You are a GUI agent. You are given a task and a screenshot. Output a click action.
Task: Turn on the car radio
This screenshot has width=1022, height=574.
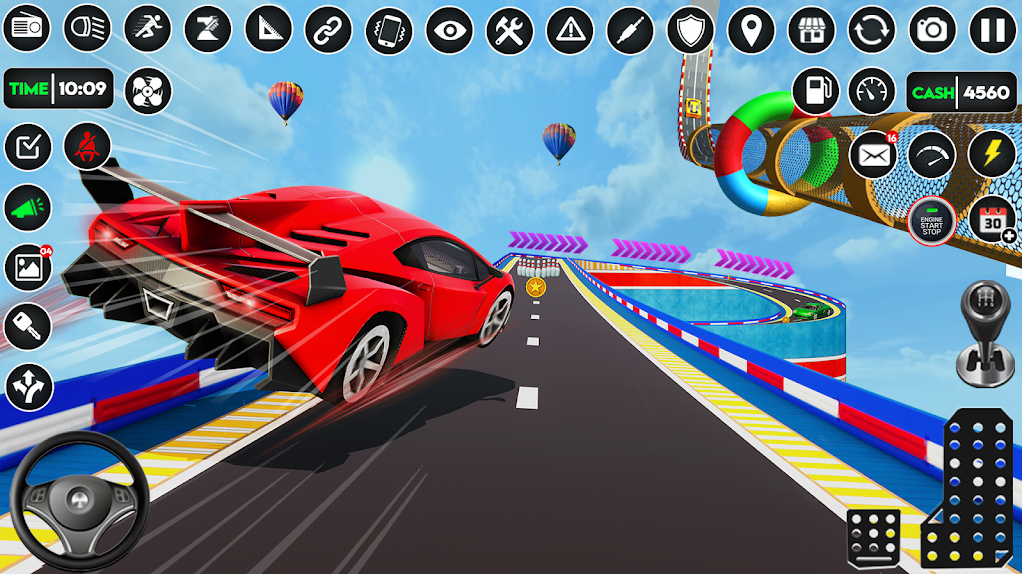[x=27, y=29]
